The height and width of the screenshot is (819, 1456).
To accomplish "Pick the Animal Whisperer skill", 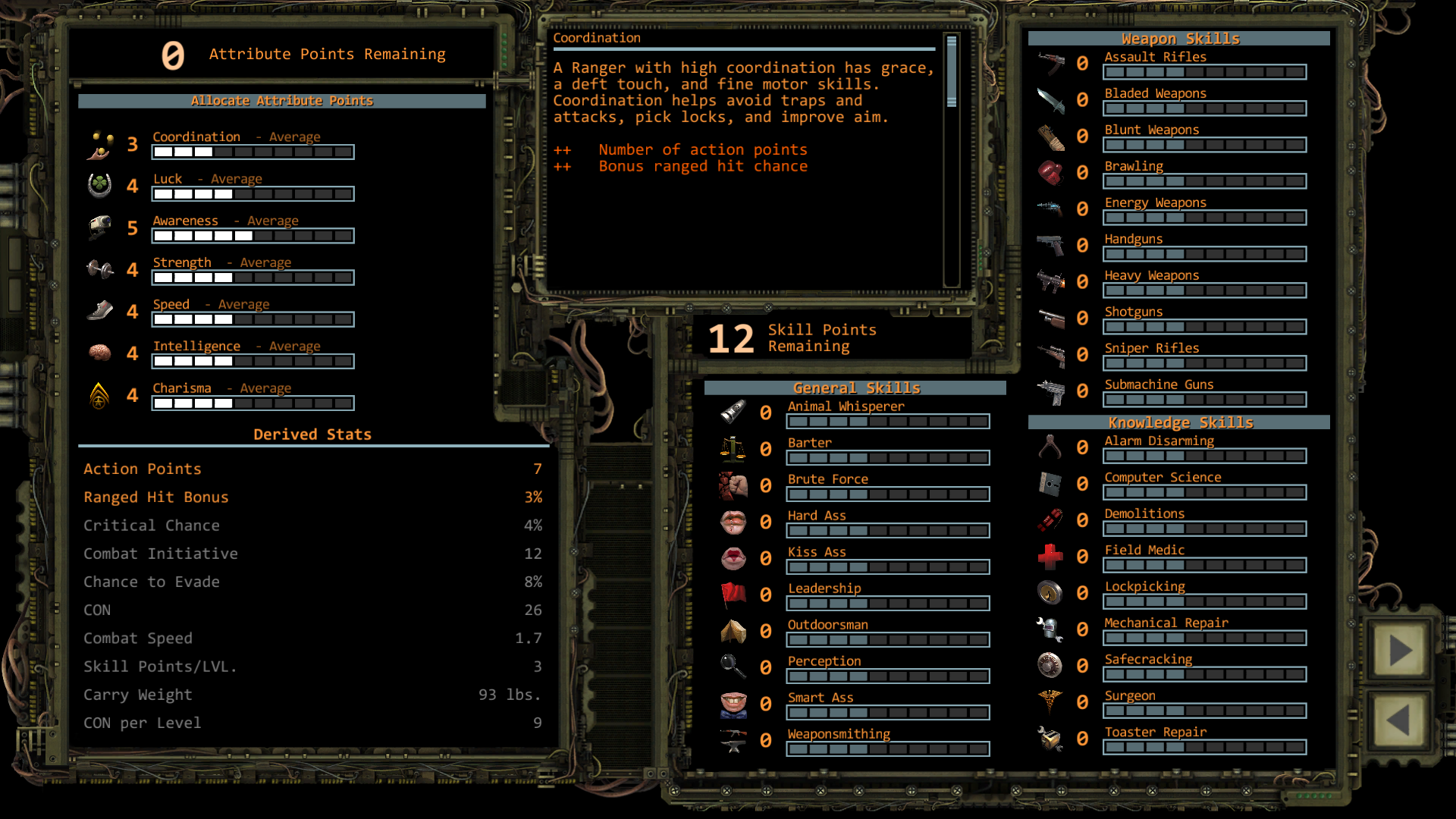I will click(x=846, y=406).
